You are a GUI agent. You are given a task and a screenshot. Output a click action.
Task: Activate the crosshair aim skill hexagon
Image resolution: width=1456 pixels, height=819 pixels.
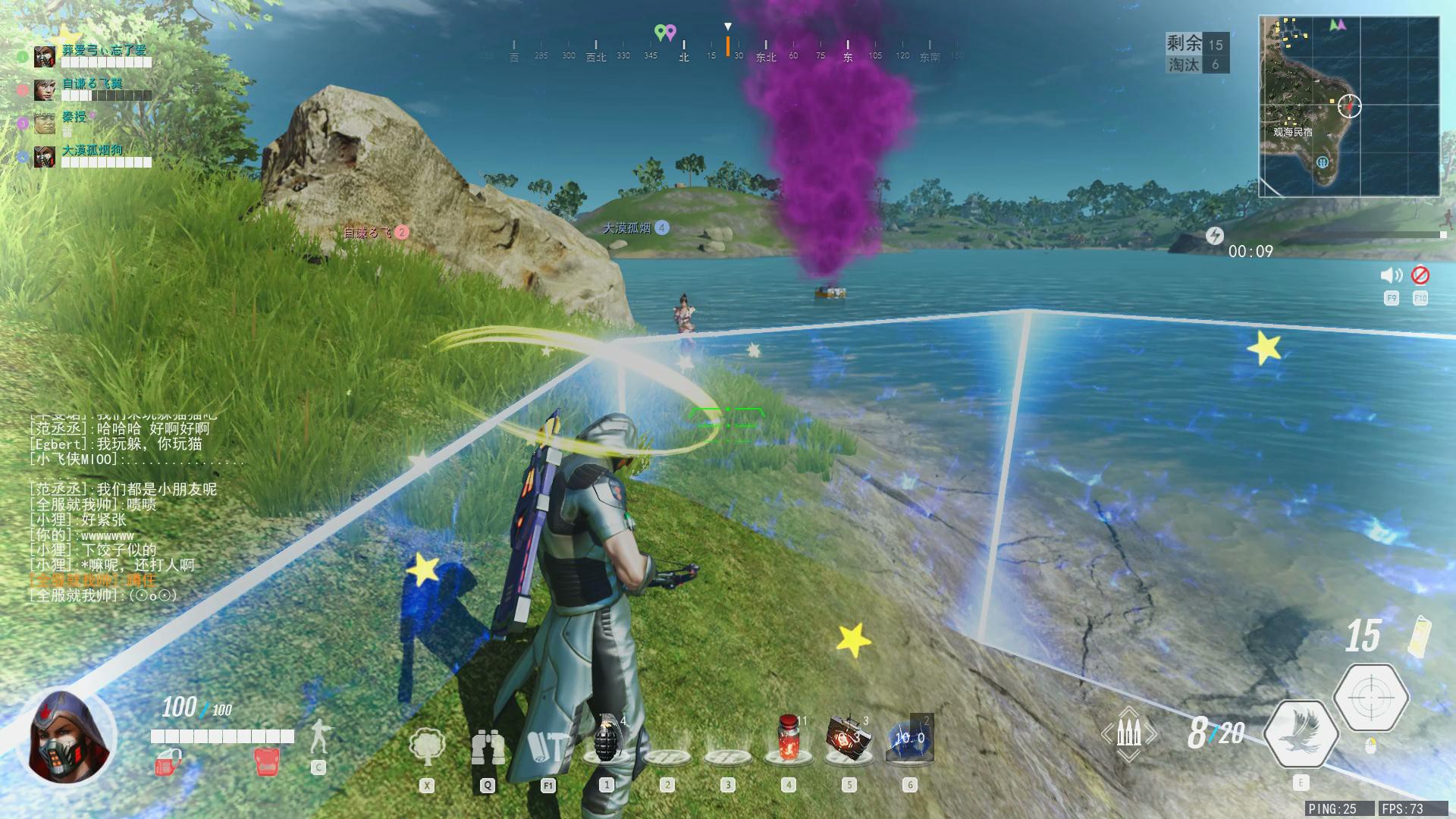coord(1371,697)
